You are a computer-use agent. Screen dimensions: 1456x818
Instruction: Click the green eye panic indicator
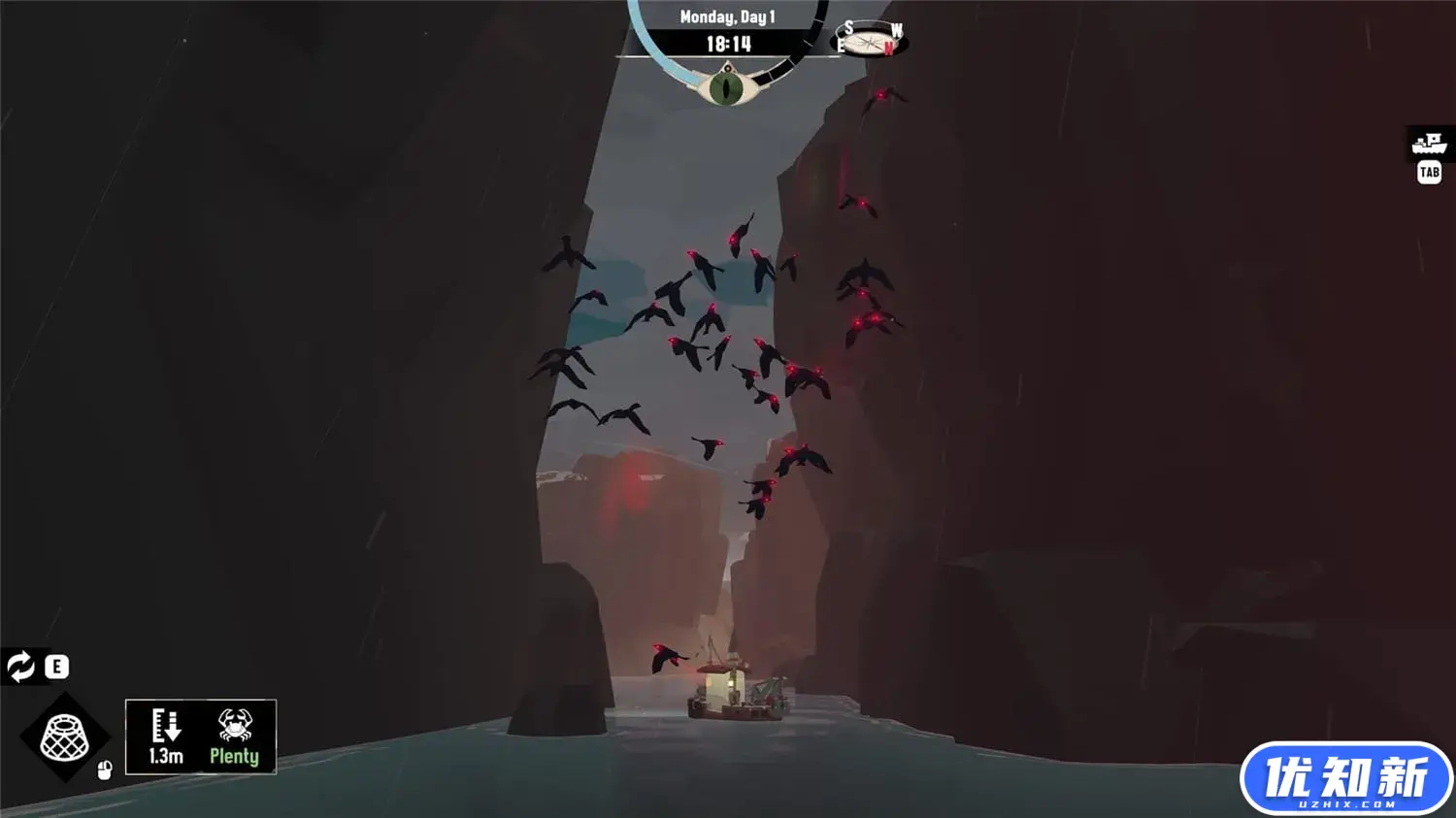point(726,88)
